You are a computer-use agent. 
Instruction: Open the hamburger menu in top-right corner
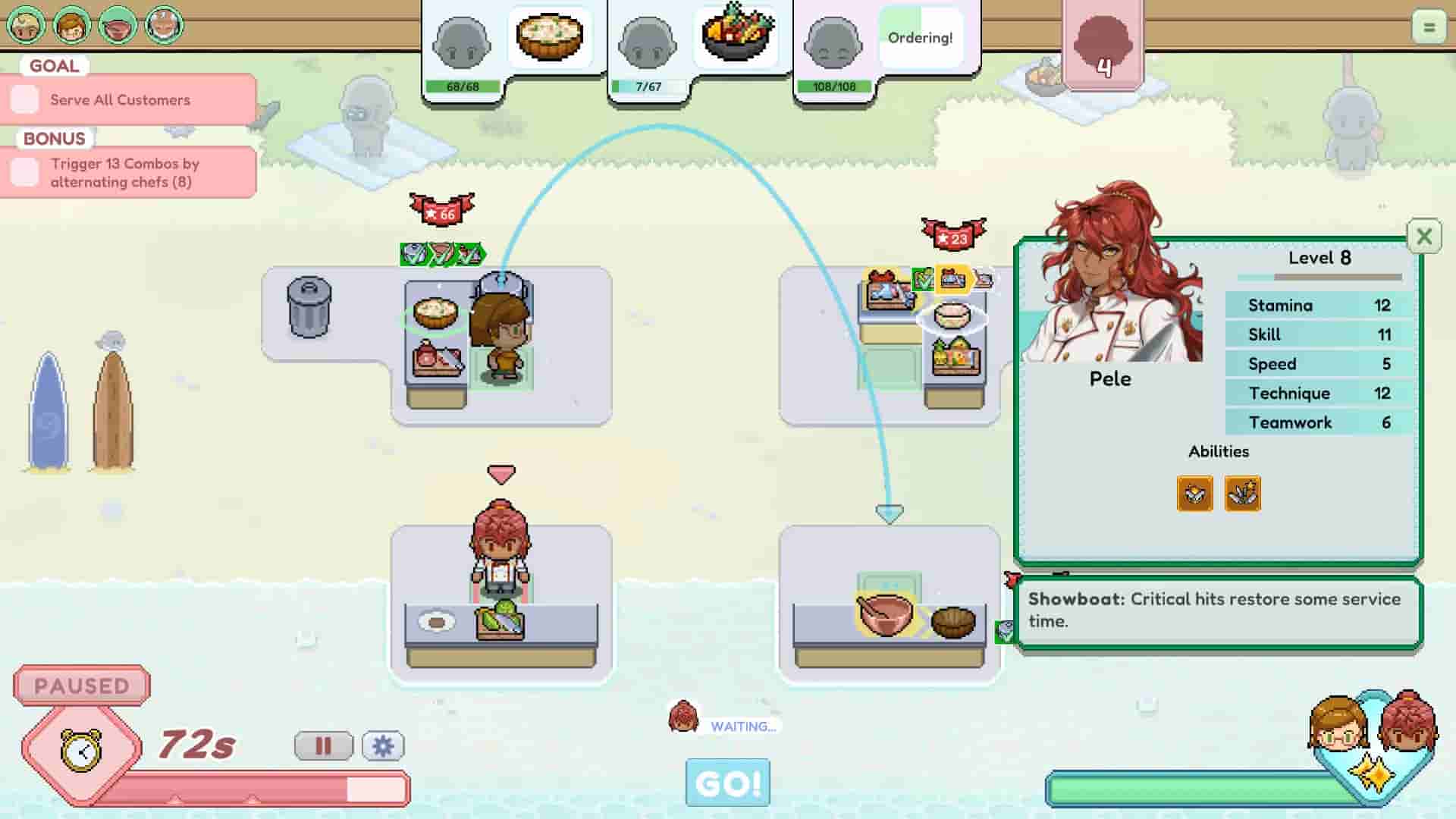click(x=1429, y=27)
